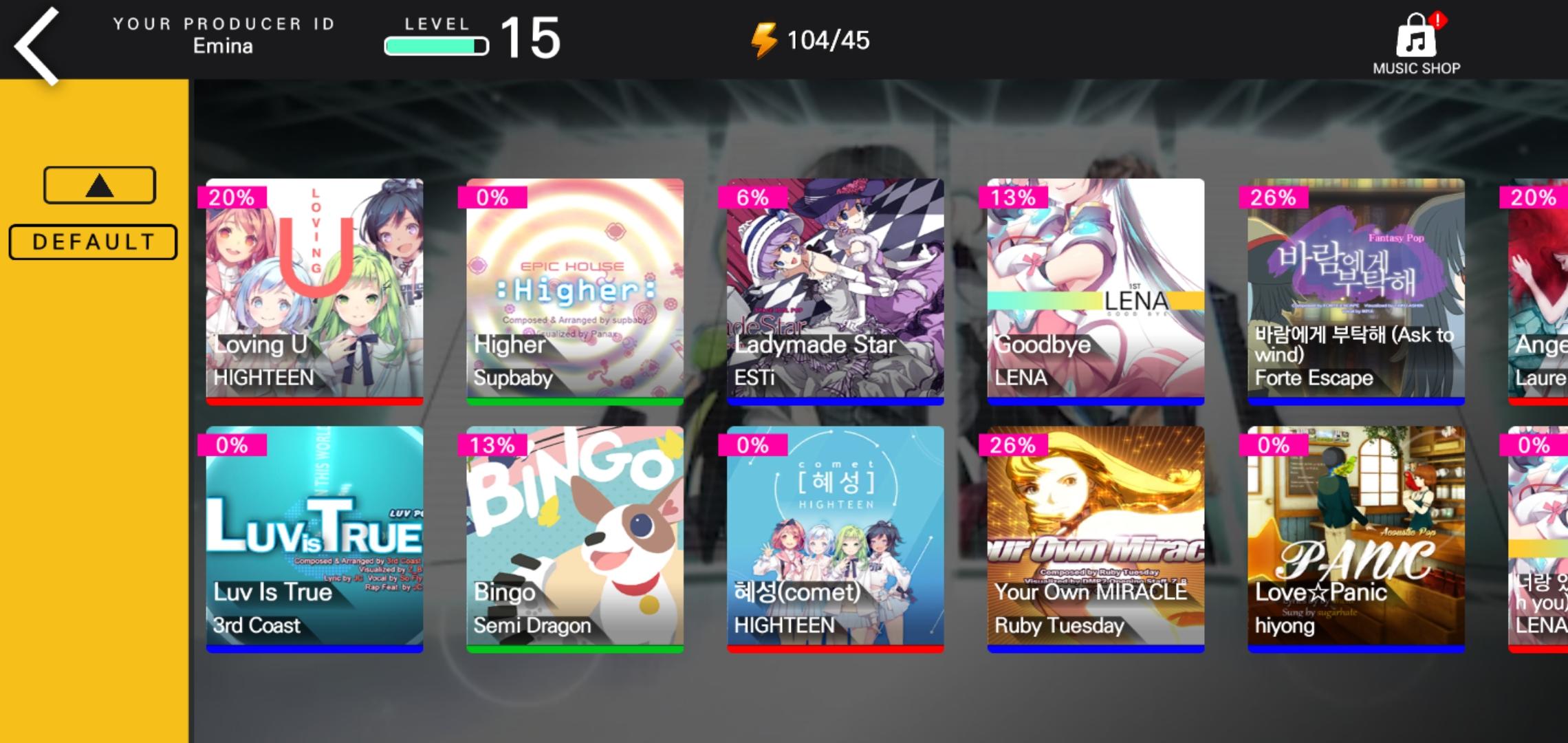Collapse the sort panel with the up arrow

[x=98, y=184]
